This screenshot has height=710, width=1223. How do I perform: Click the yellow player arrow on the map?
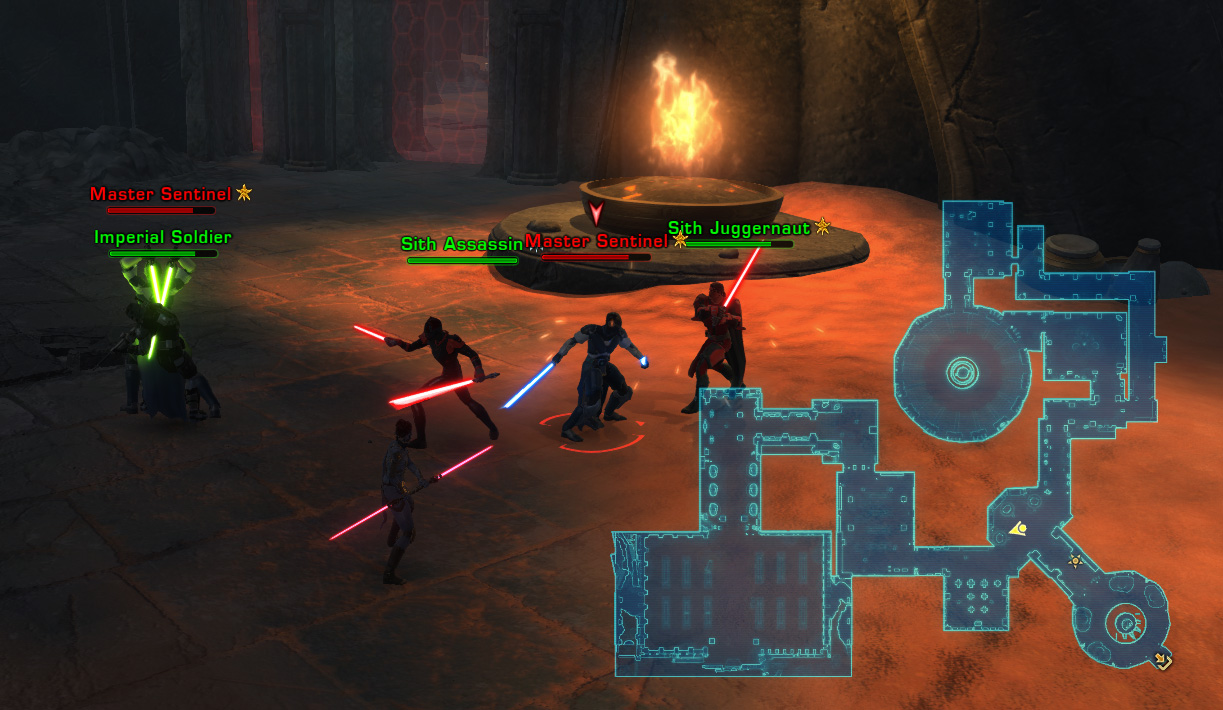[1019, 529]
